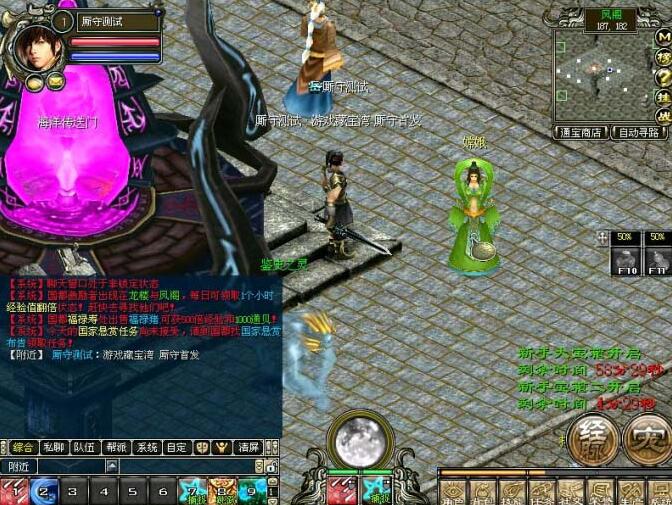Use the F10 quick item slot
672x505 pixels.
[626, 260]
